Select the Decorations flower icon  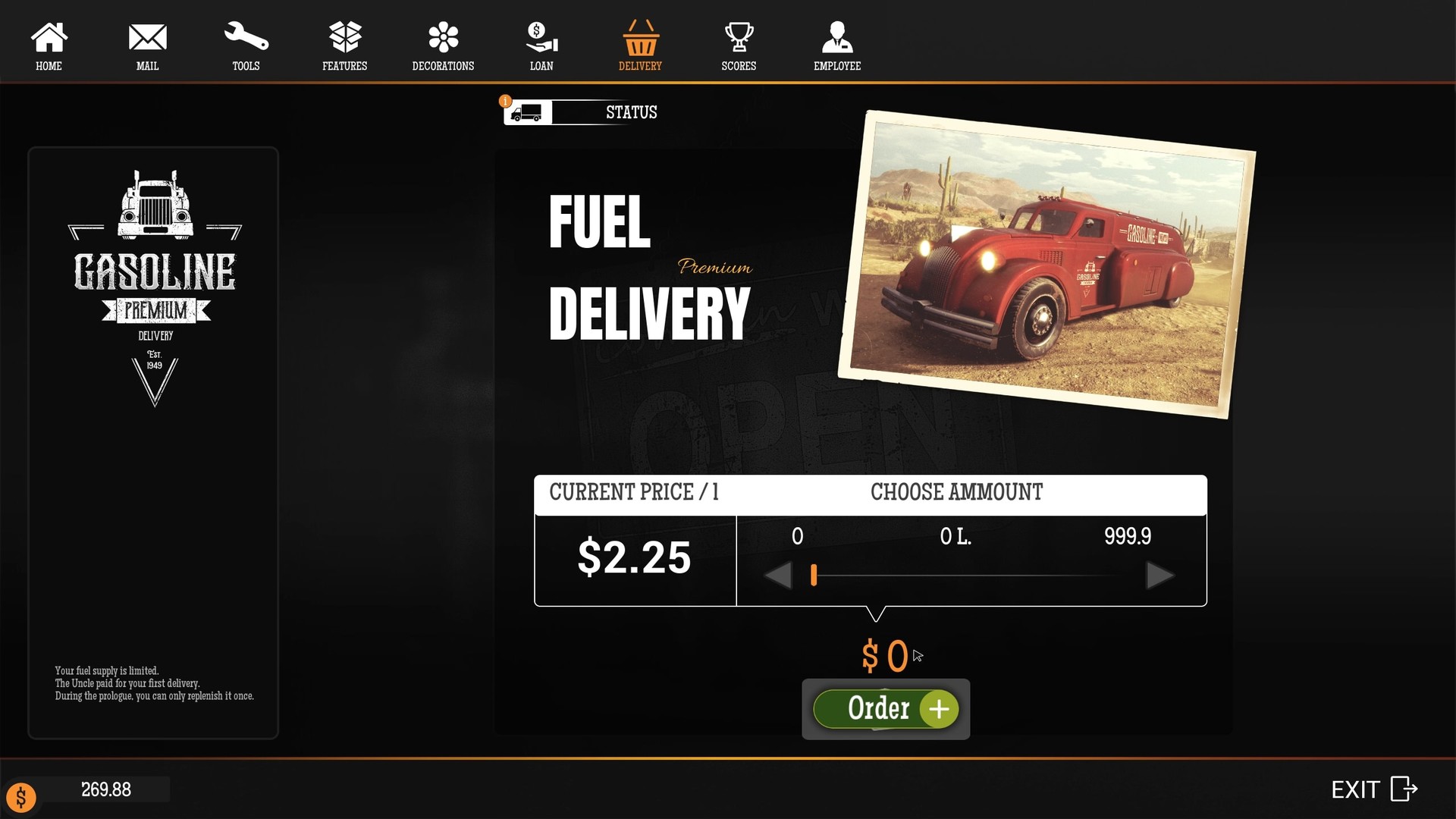(442, 35)
